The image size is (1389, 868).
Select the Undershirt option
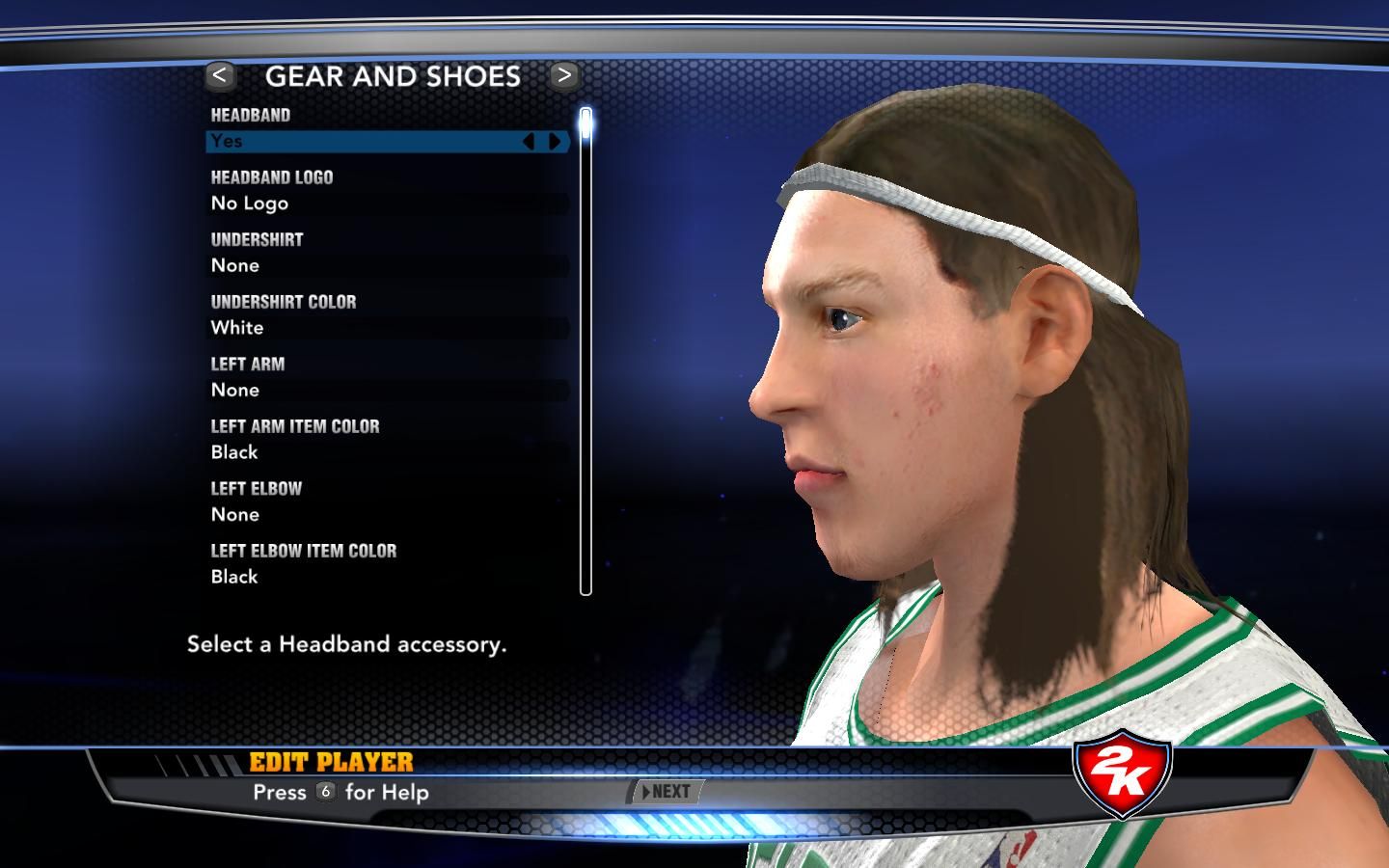click(x=386, y=265)
